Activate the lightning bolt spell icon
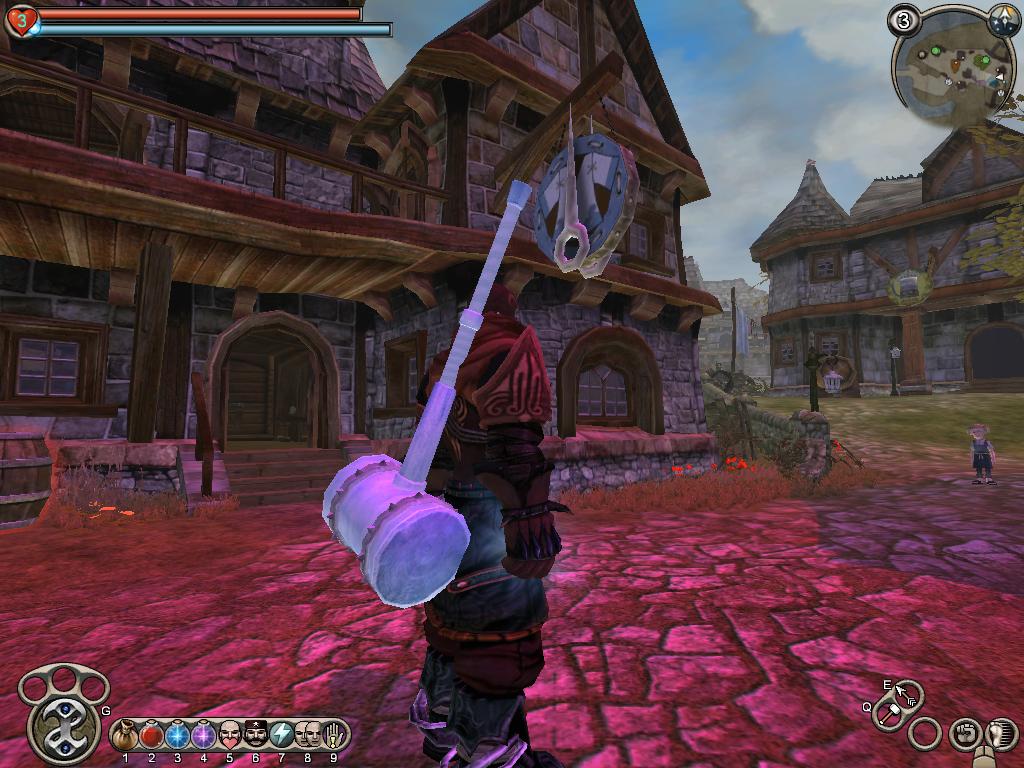1024x768 pixels. [x=281, y=735]
